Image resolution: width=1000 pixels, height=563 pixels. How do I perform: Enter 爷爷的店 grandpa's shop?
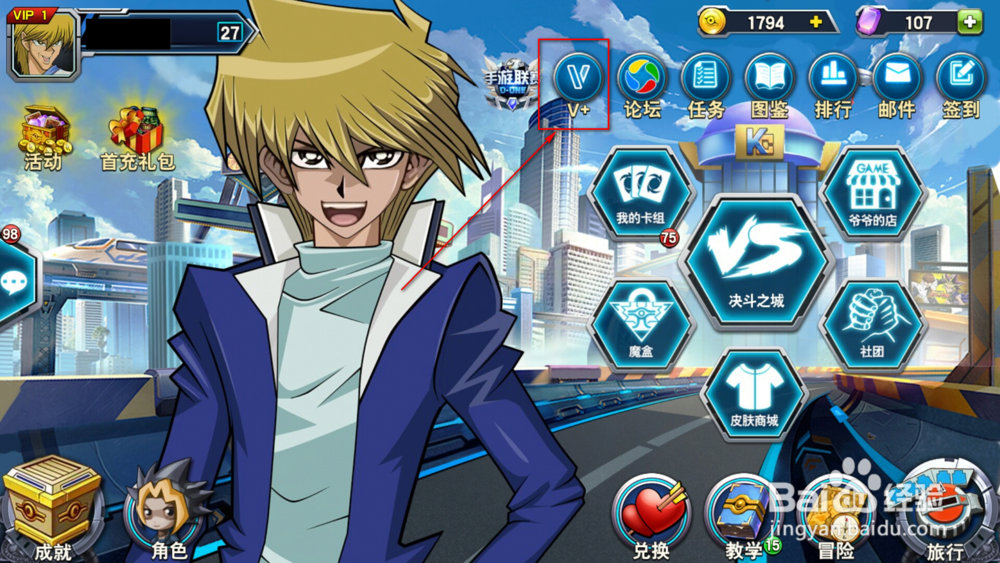[871, 193]
